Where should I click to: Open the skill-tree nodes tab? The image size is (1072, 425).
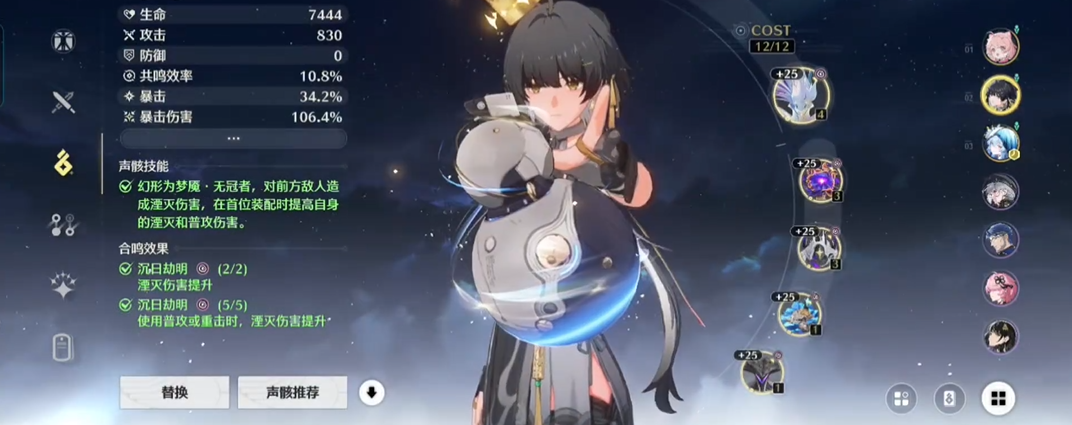pos(64,225)
